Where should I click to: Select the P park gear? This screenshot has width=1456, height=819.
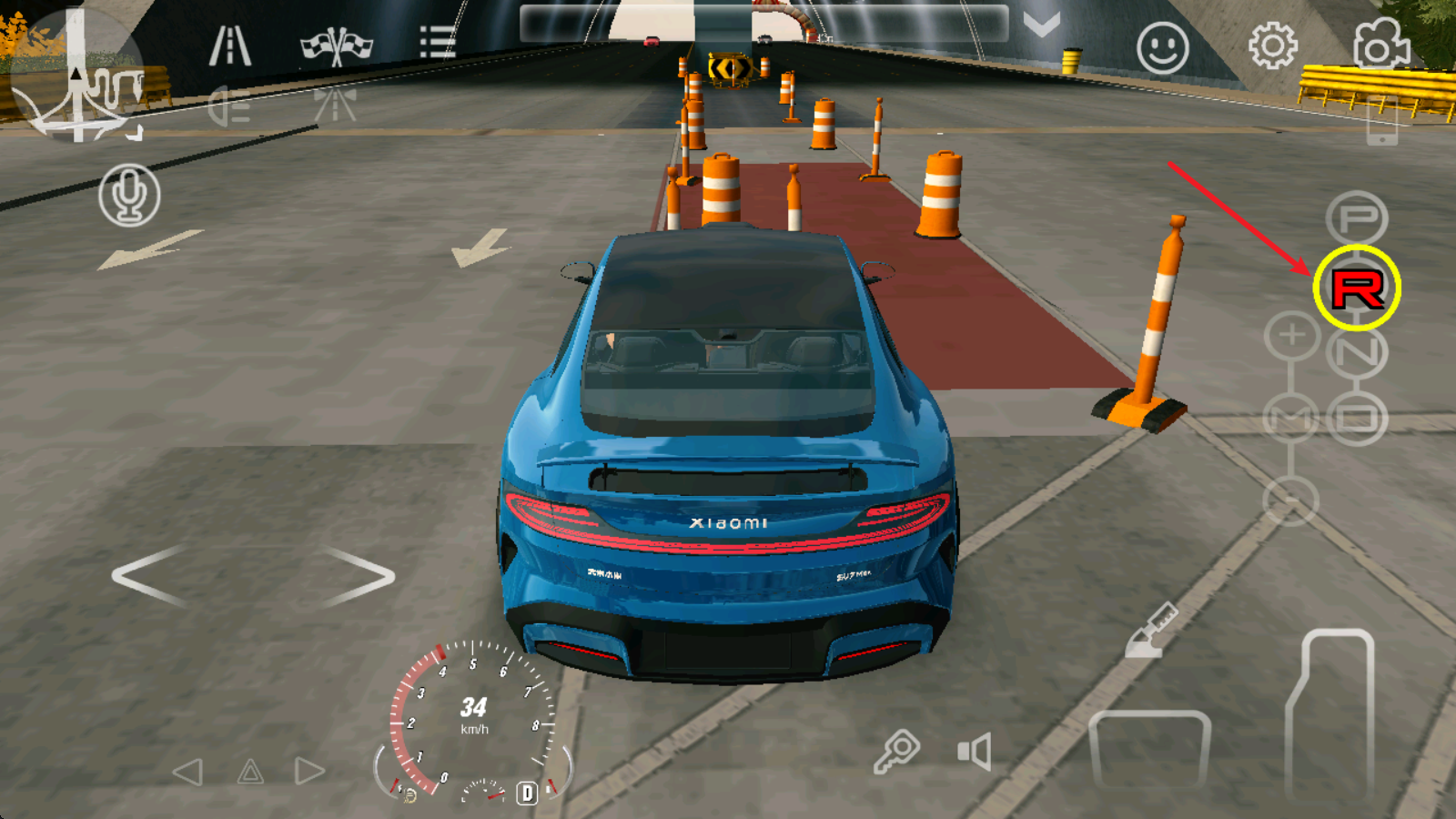pos(1357,218)
